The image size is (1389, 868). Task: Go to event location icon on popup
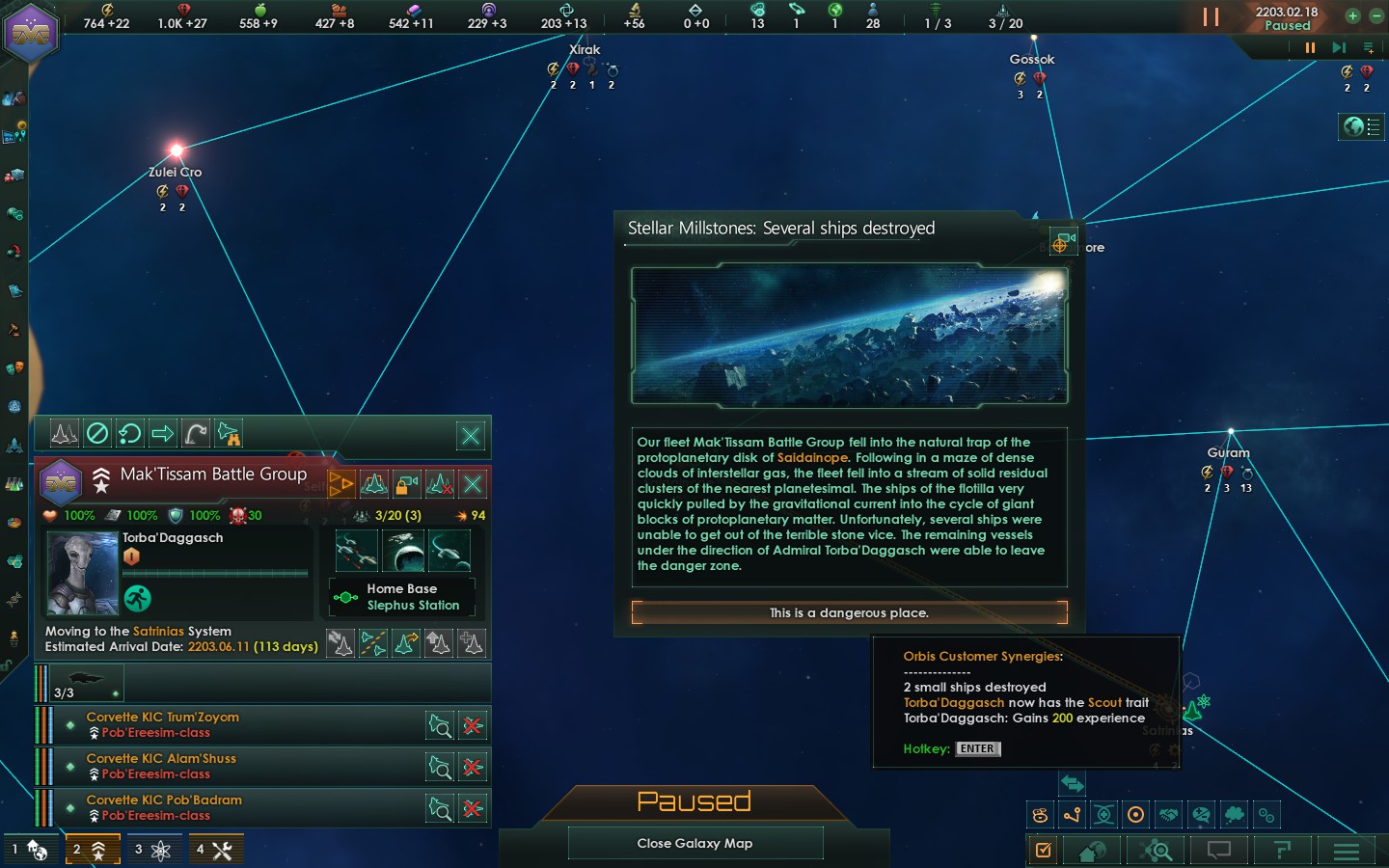pos(1062,241)
